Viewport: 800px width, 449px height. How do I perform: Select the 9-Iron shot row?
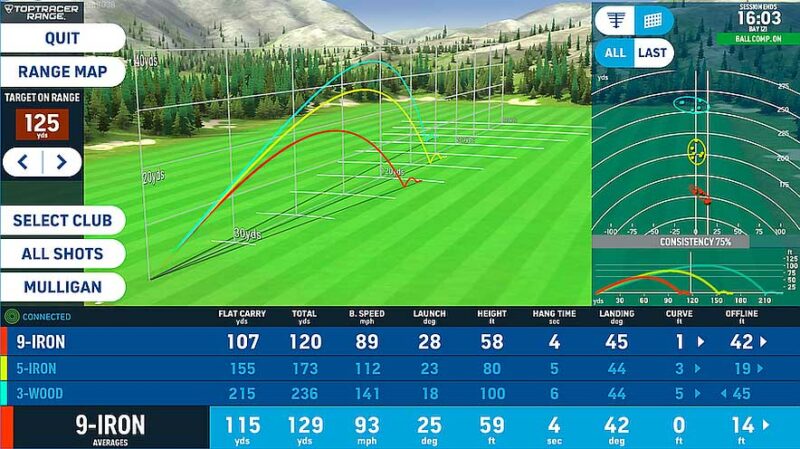coord(400,342)
